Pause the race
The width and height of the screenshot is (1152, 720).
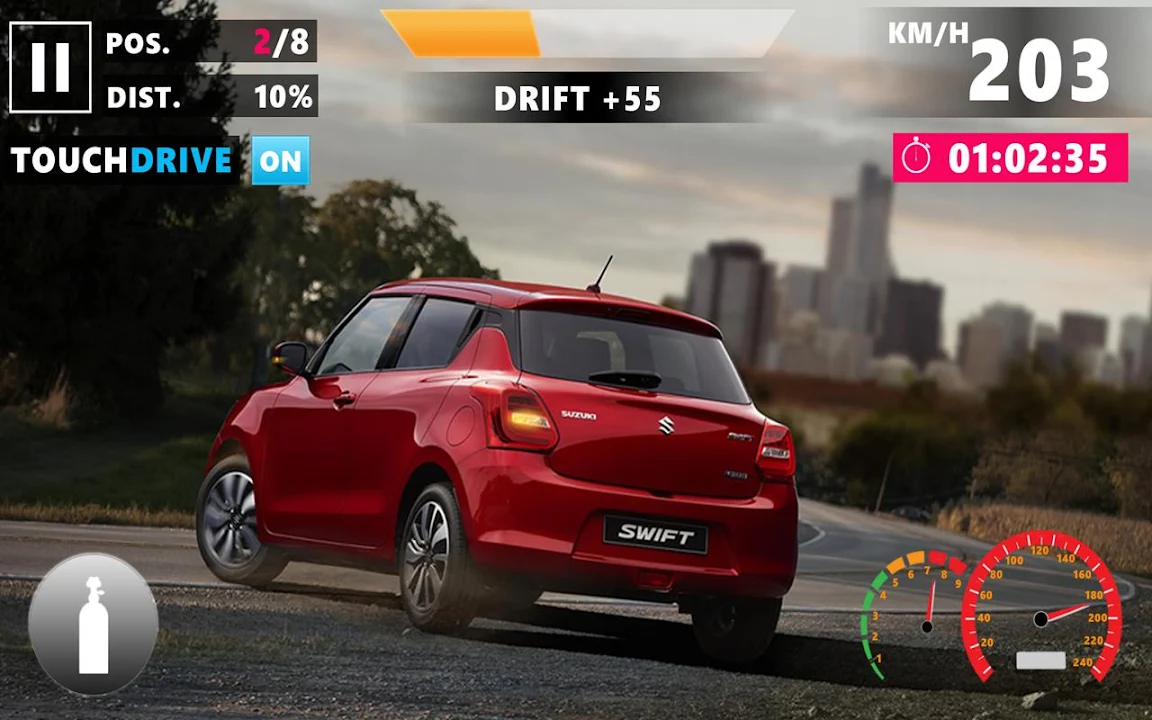click(x=50, y=67)
